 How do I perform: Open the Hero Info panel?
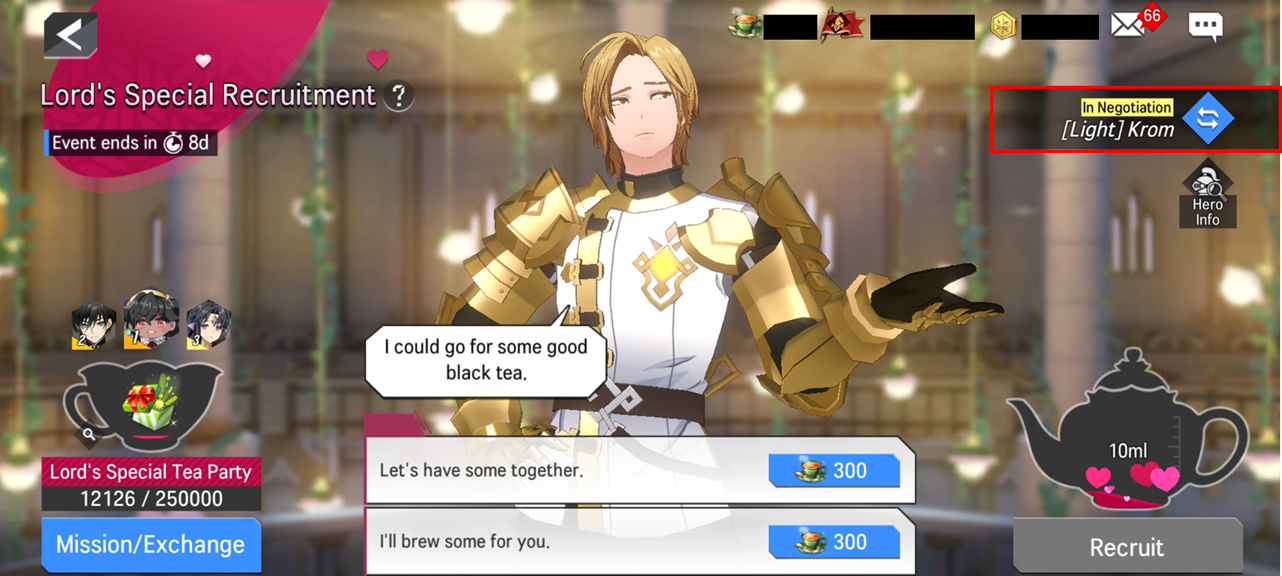pyautogui.click(x=1207, y=194)
